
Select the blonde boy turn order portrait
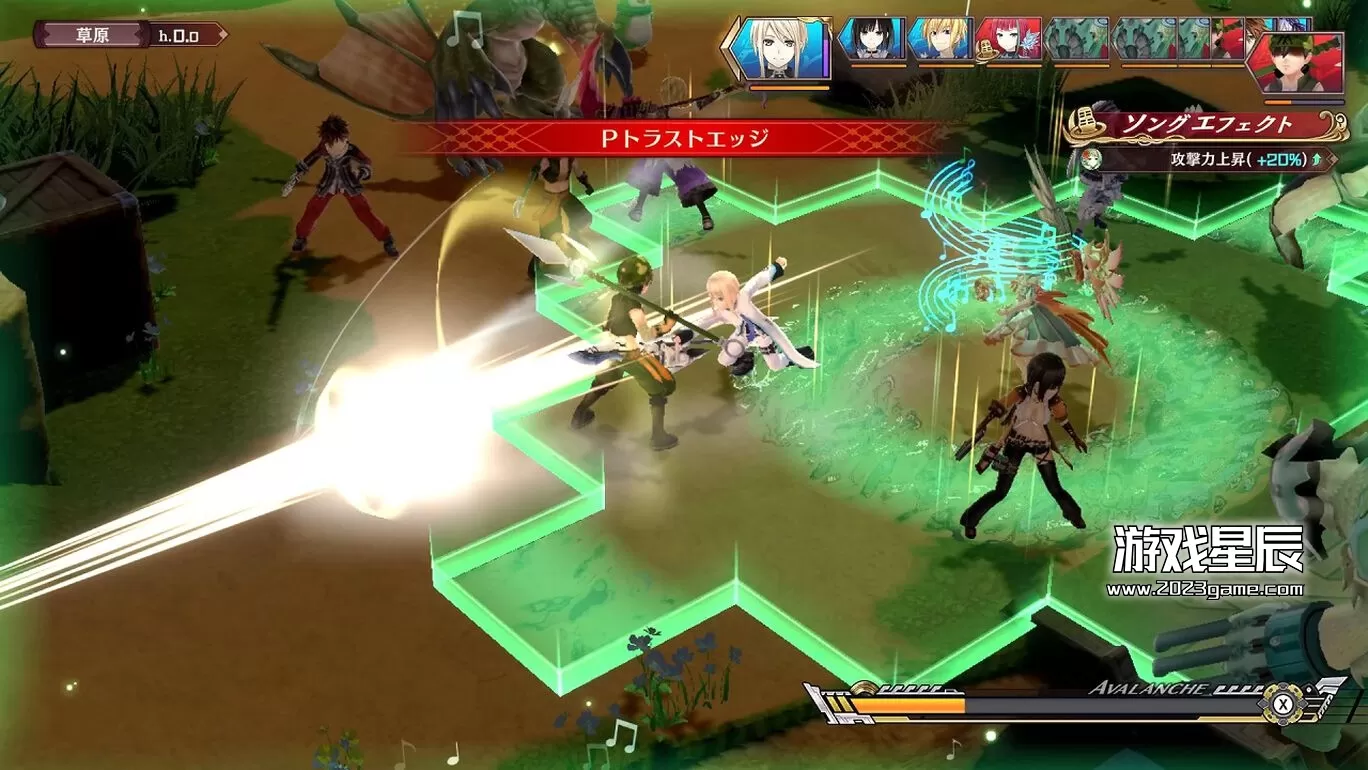941,39
